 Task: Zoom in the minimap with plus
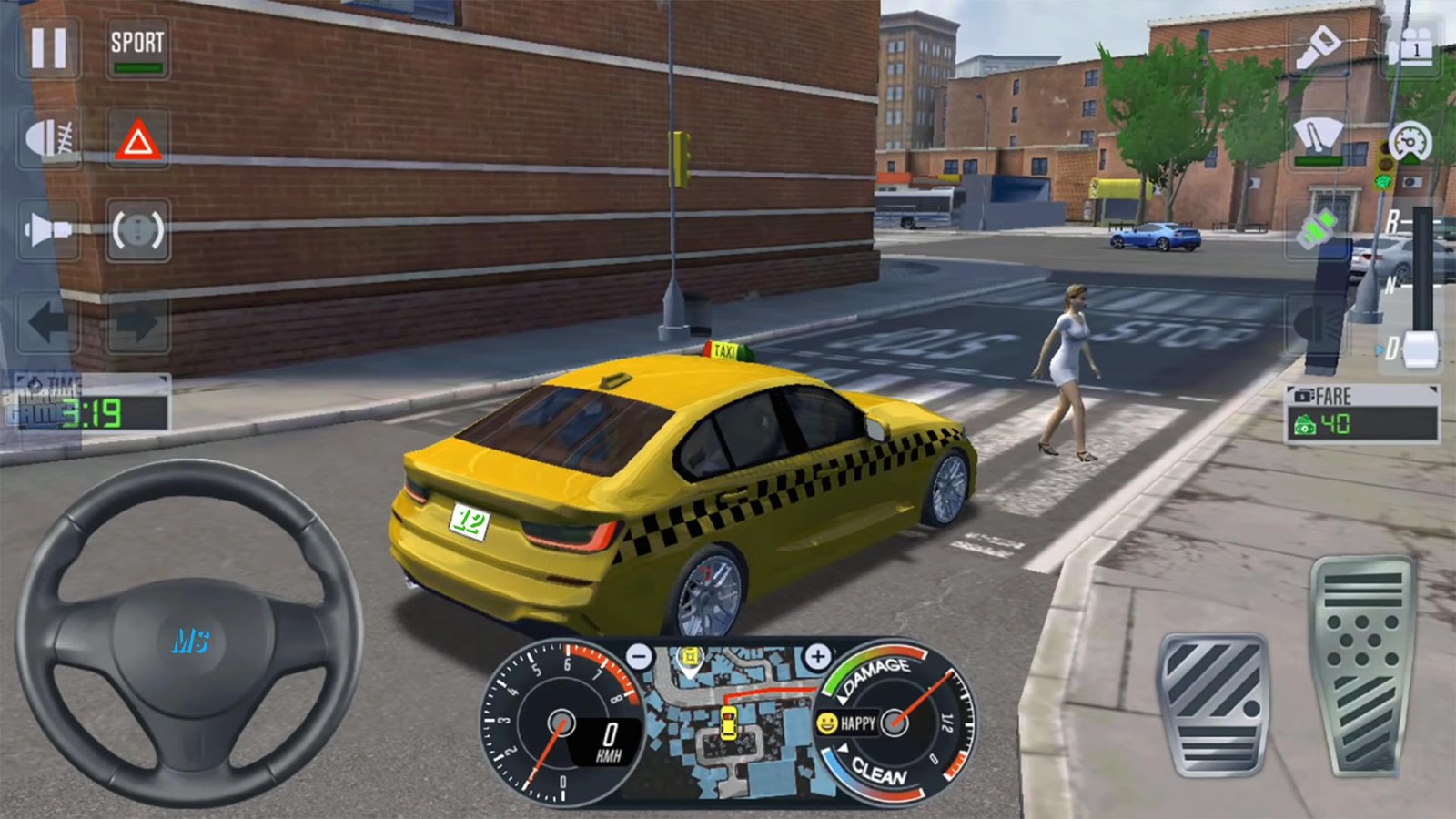click(x=817, y=656)
